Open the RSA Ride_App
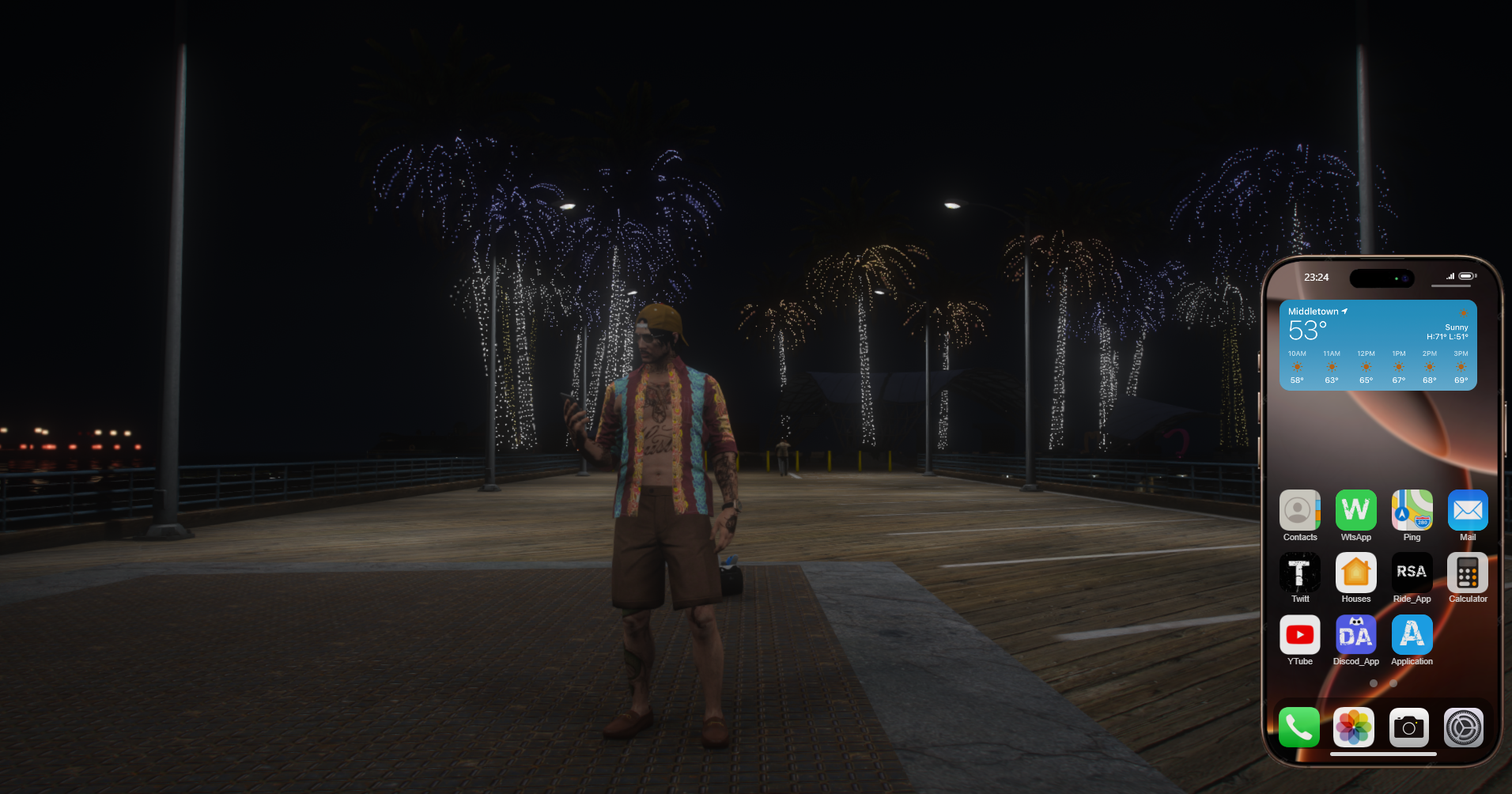Viewport: 1512px width, 794px height. 1412,573
